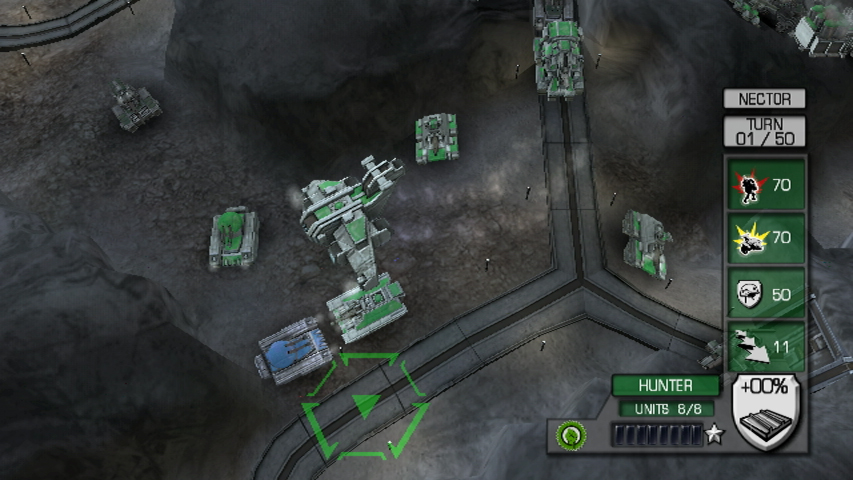Select the HUNTER unit name panel
The width and height of the screenshot is (853, 480).
[665, 385]
